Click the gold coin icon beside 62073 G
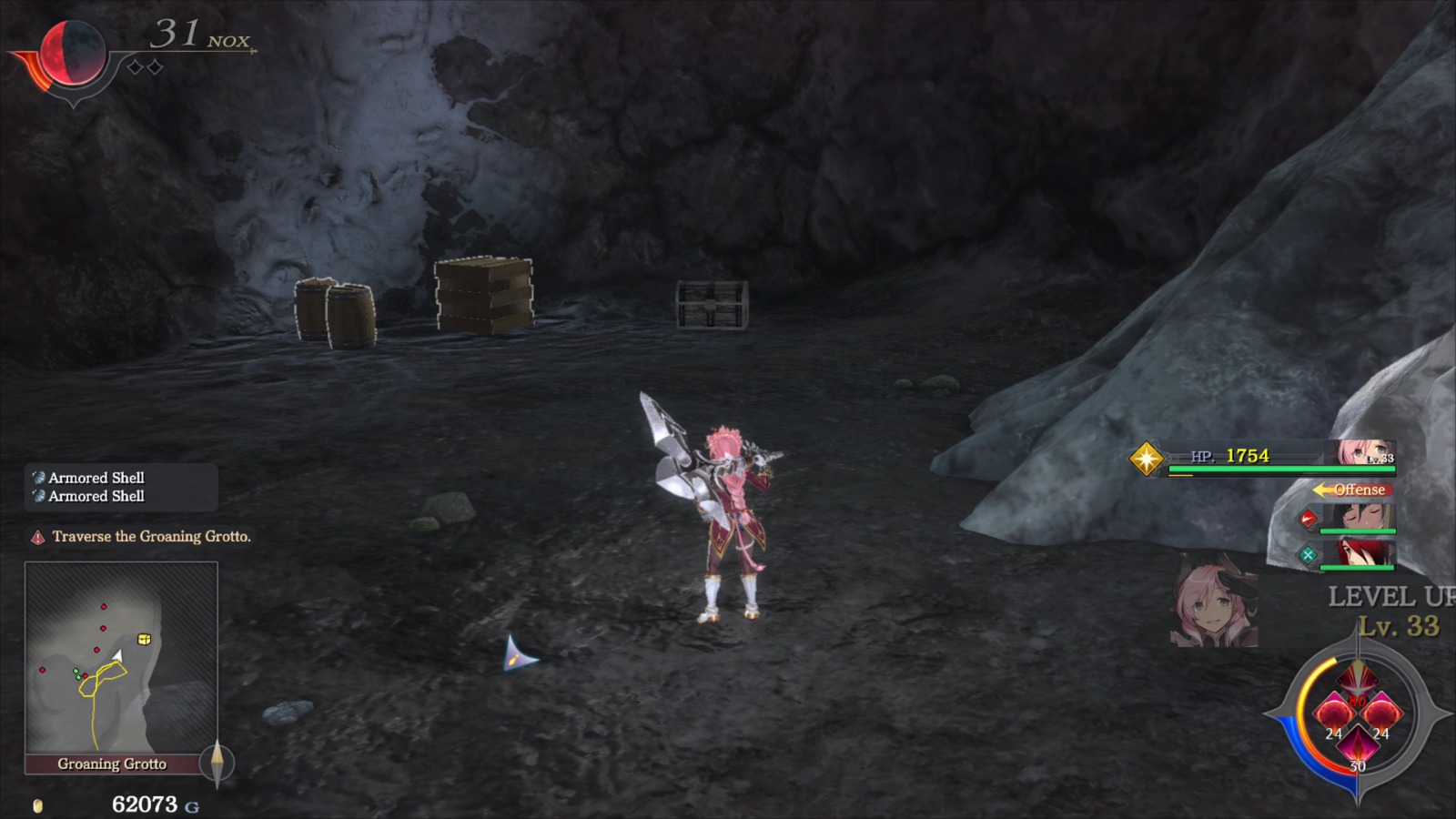The image size is (1456, 819). [38, 804]
